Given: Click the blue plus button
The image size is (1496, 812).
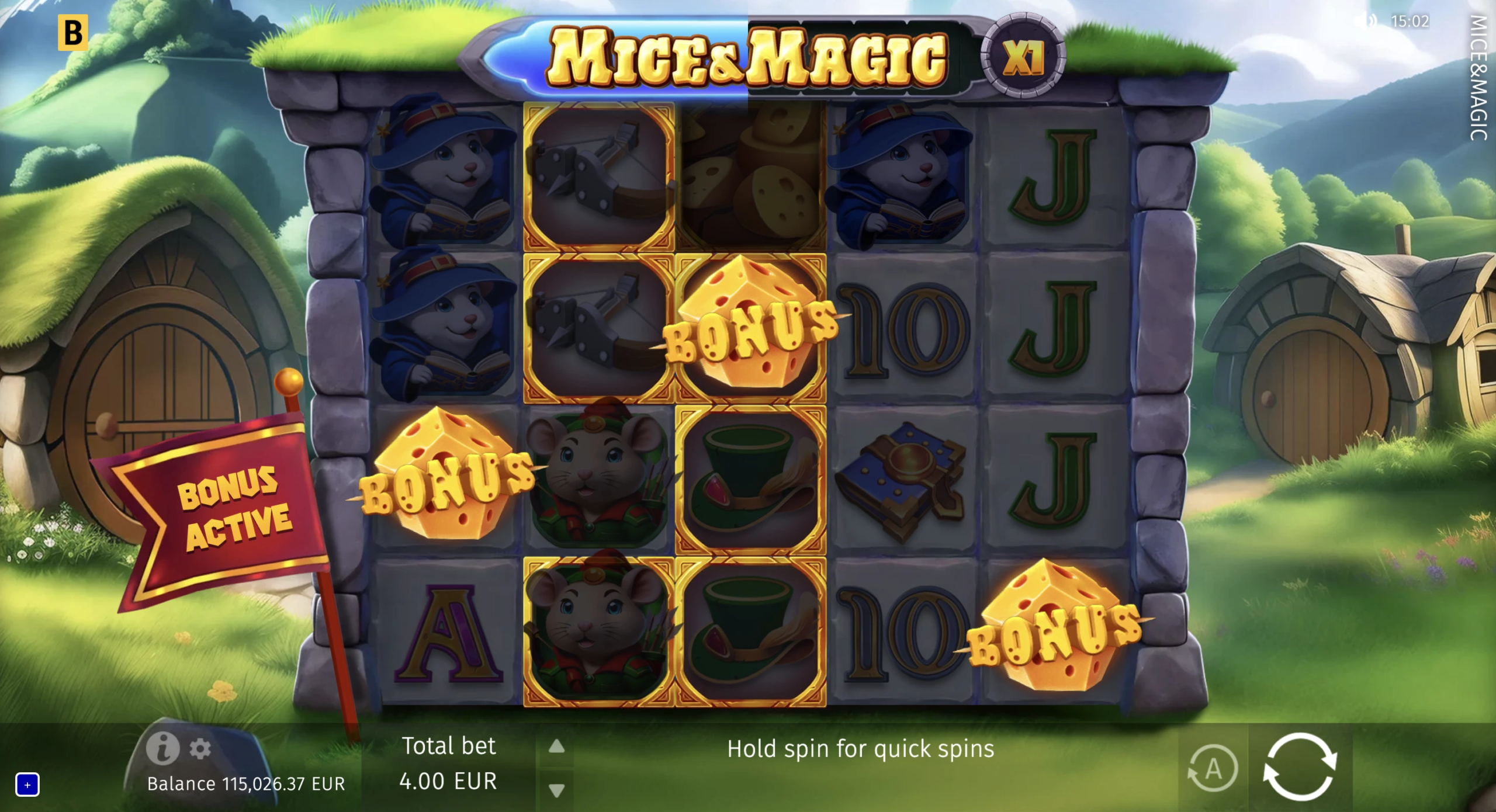Looking at the screenshot, I should tap(27, 785).
